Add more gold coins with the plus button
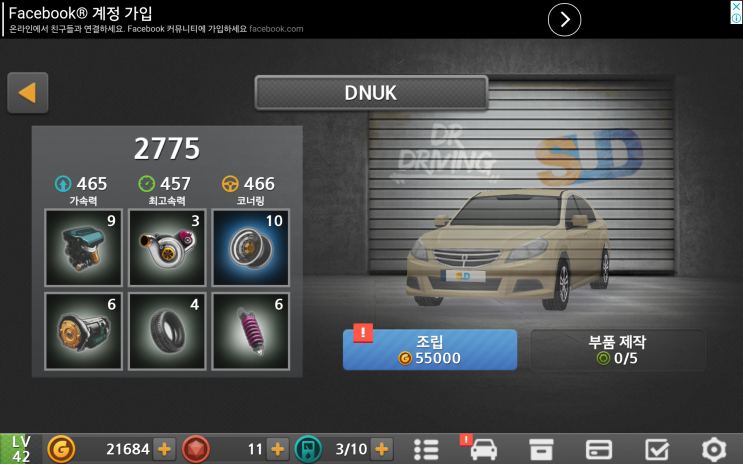Image resolution: width=743 pixels, height=464 pixels. click(165, 449)
